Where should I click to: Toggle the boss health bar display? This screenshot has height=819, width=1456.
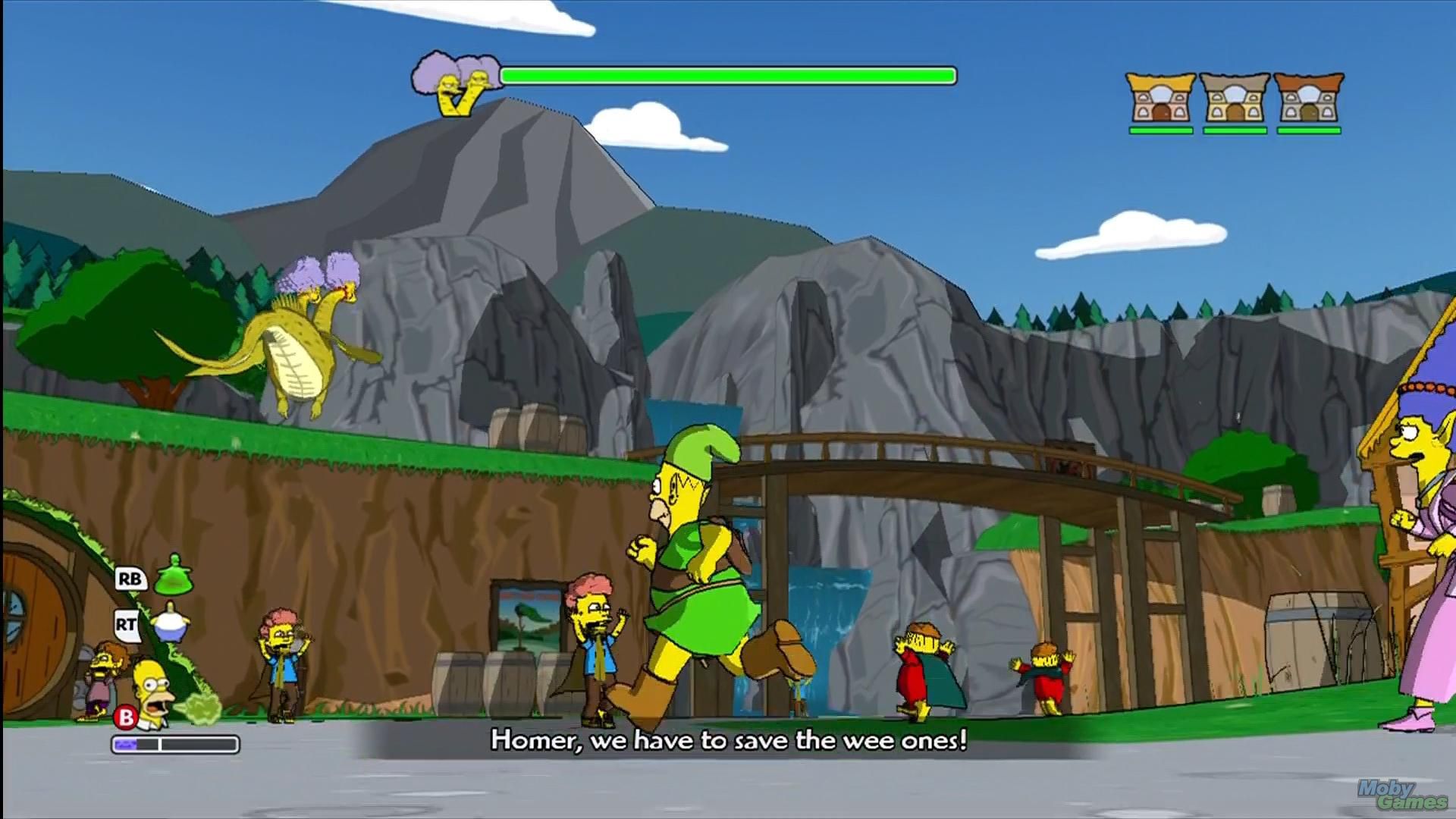coord(728,74)
